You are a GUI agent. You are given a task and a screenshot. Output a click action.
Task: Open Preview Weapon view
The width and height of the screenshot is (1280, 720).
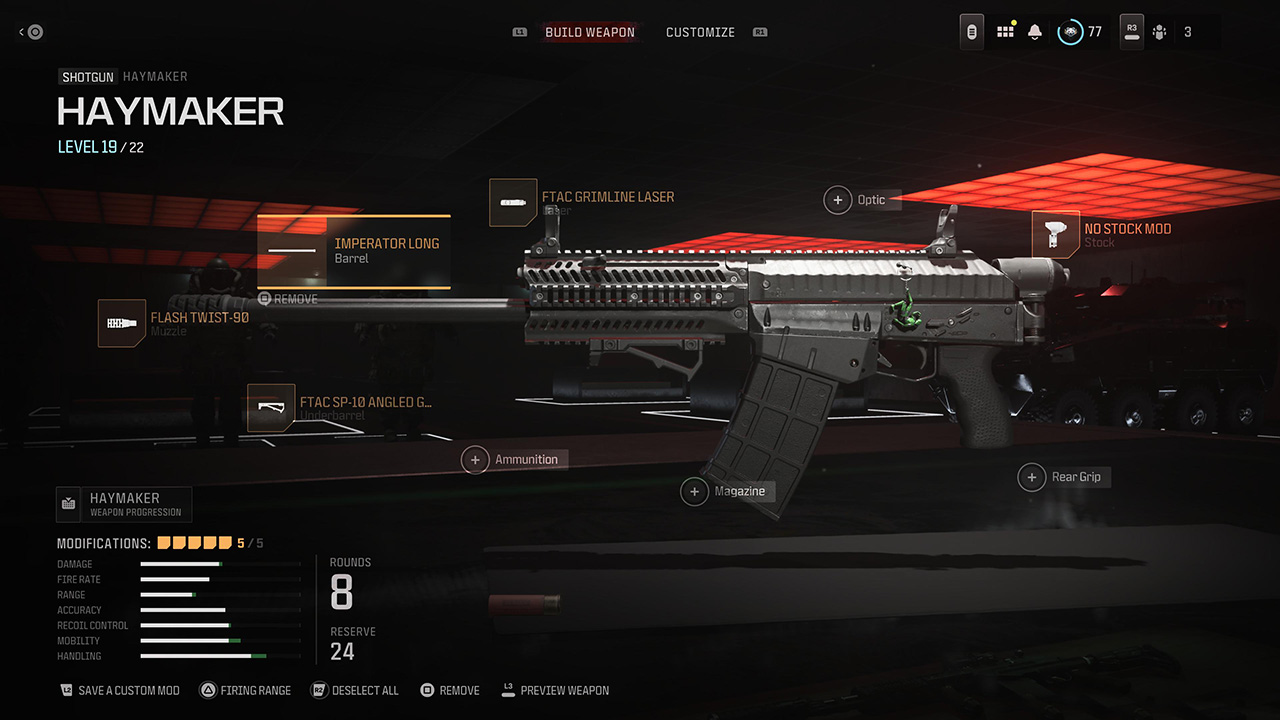click(x=555, y=691)
